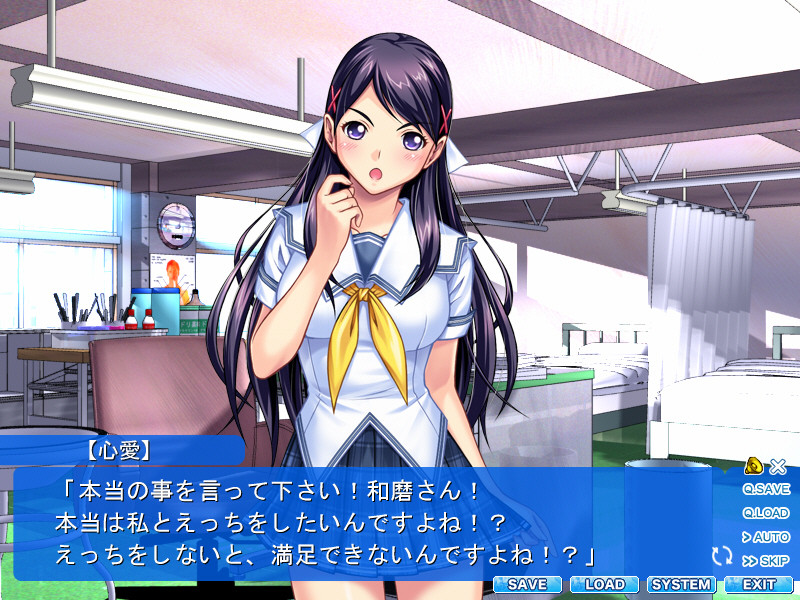Open the LOAD menu

point(604,584)
